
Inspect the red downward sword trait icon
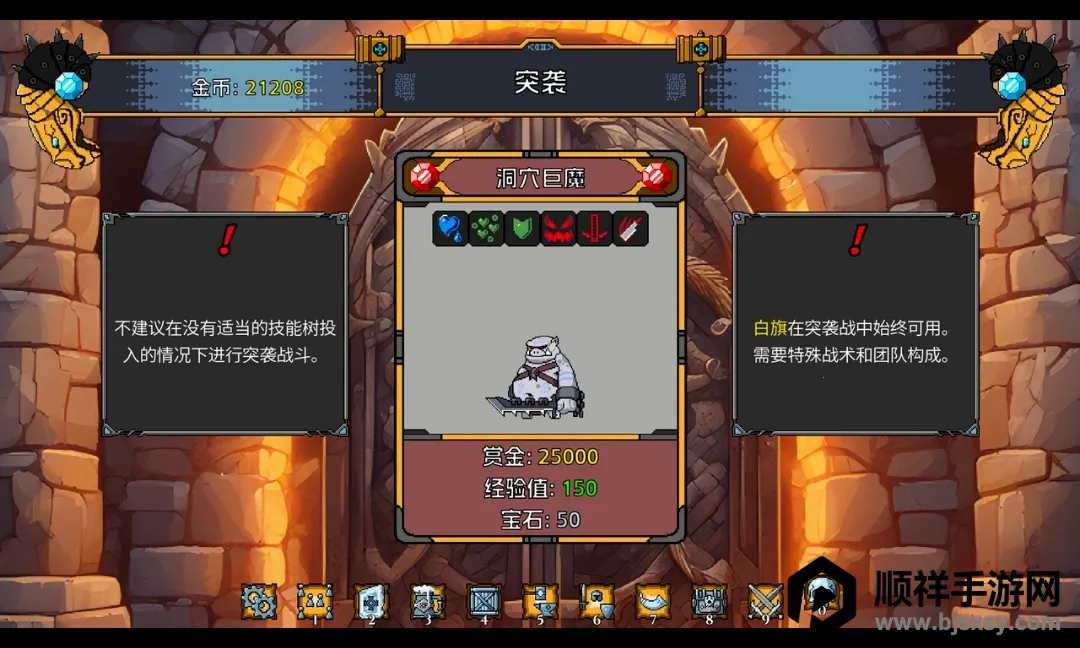(x=594, y=229)
